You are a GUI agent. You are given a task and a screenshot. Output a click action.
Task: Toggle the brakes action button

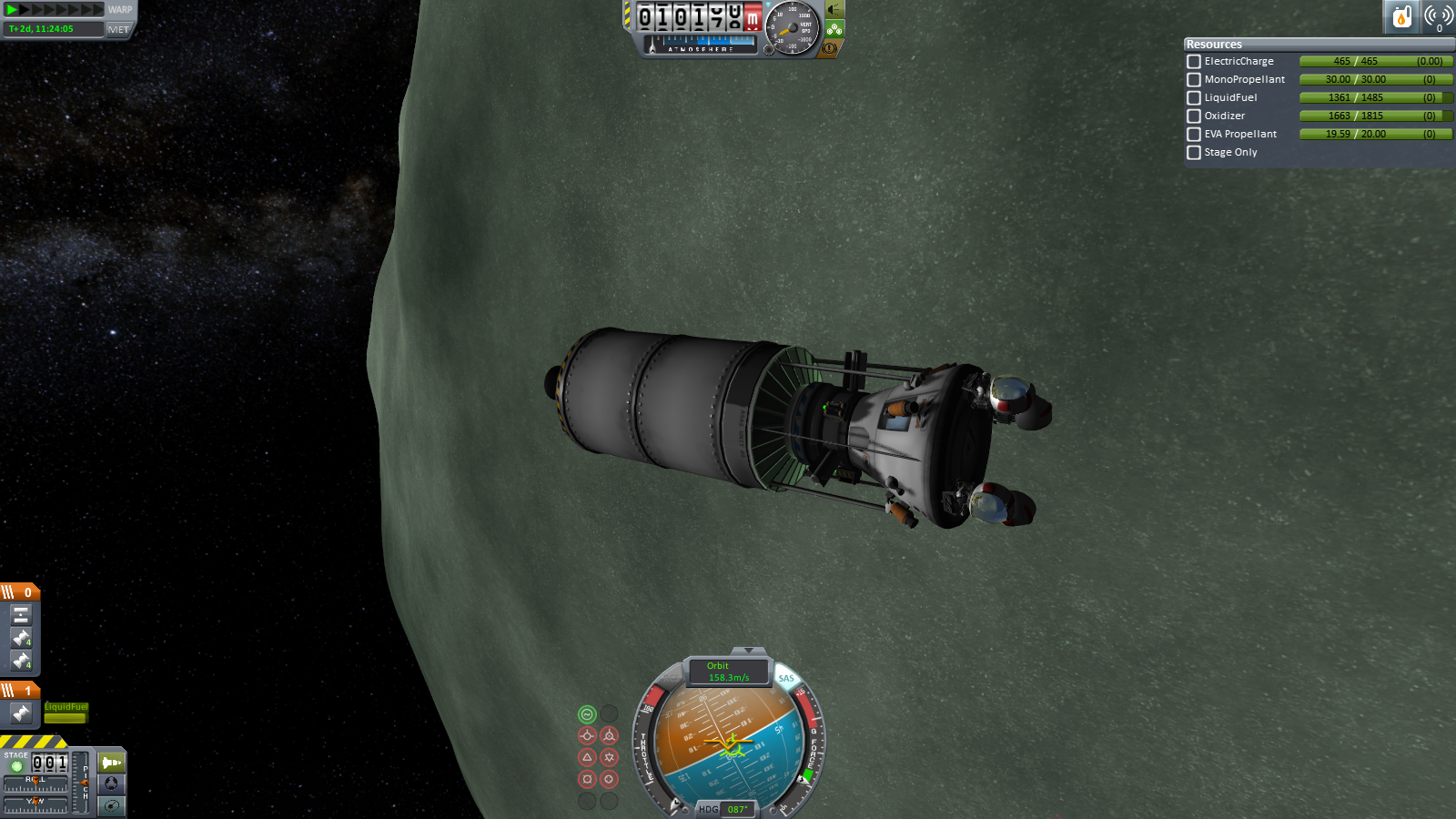(830, 48)
